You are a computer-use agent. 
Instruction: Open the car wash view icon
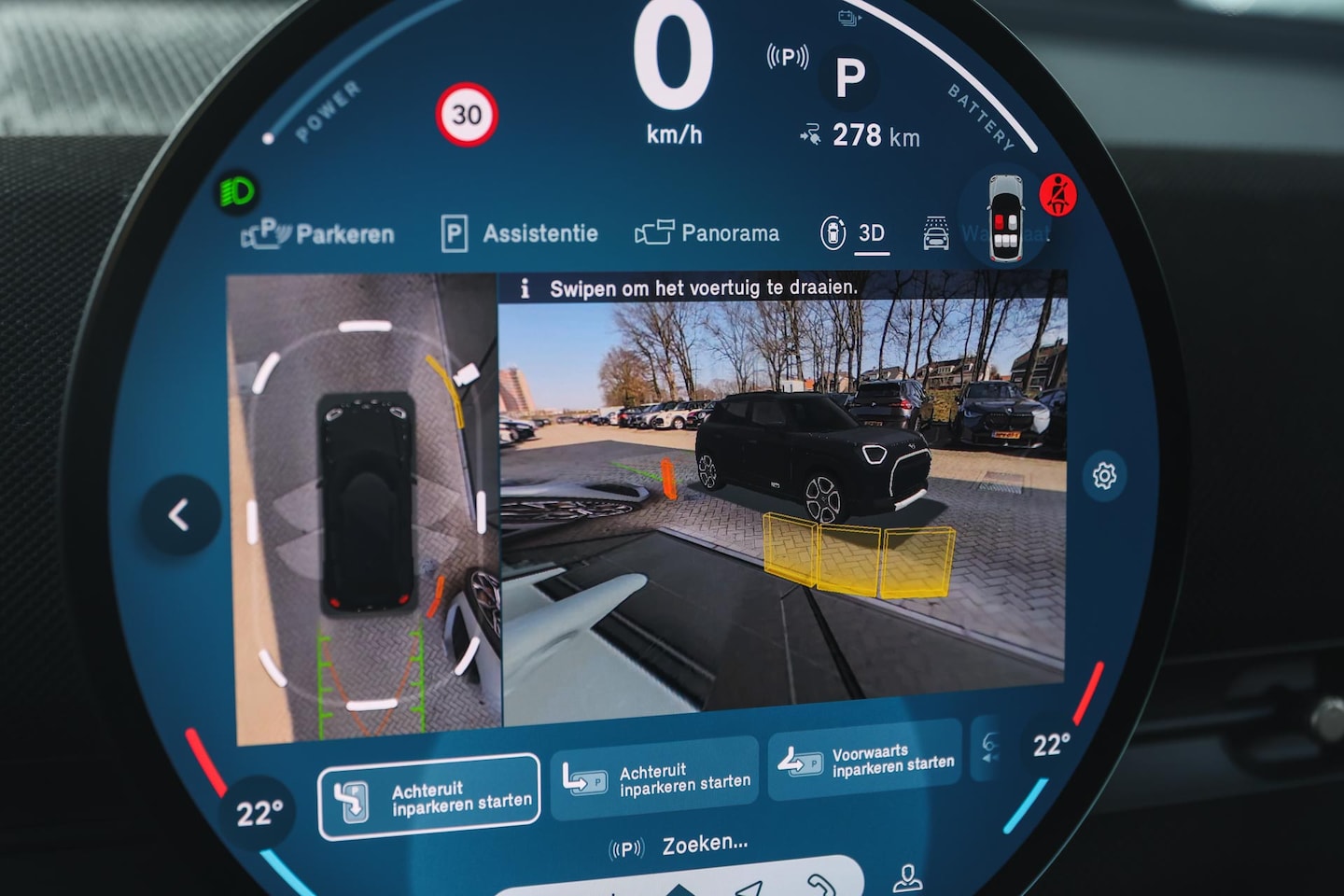pos(936,233)
